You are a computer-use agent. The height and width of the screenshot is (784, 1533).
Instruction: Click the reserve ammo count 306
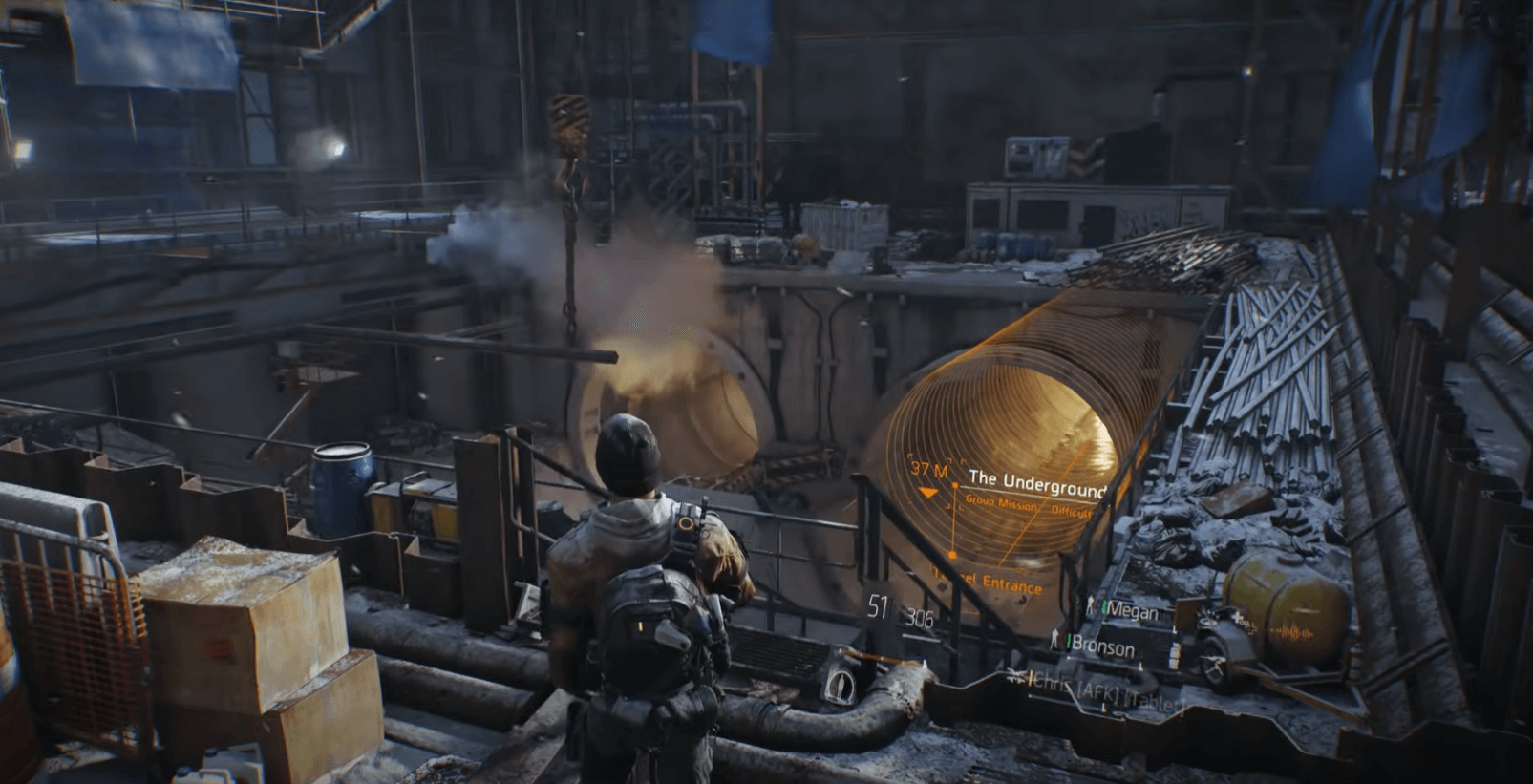point(919,618)
